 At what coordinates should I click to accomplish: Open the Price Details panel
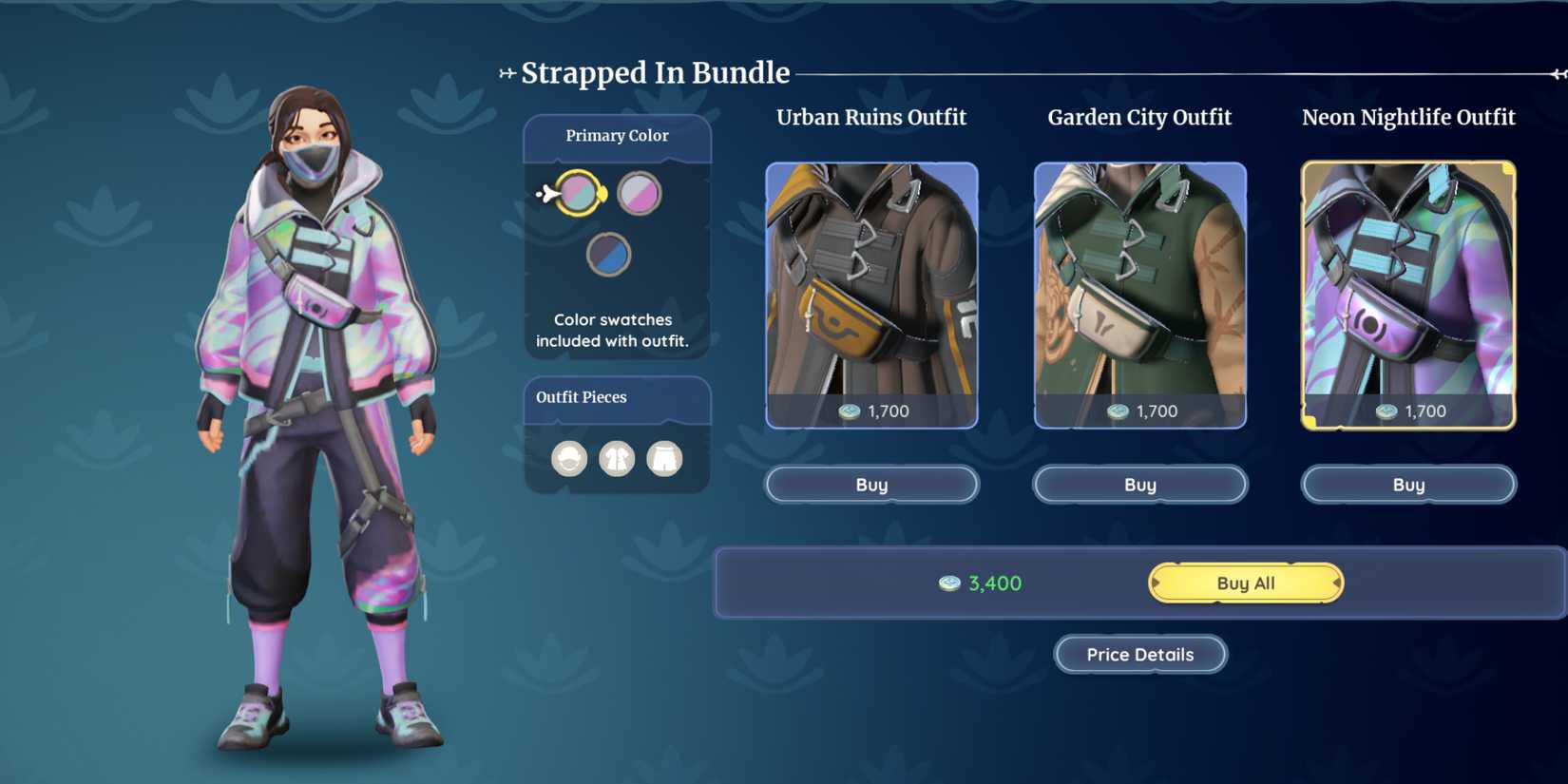[x=1139, y=654]
